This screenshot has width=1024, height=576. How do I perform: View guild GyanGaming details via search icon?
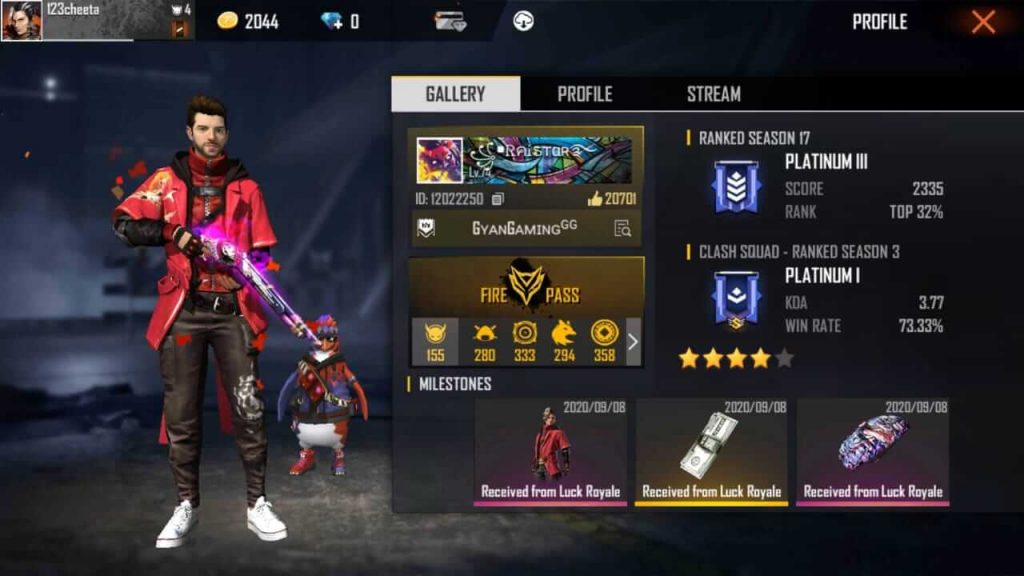[x=622, y=228]
